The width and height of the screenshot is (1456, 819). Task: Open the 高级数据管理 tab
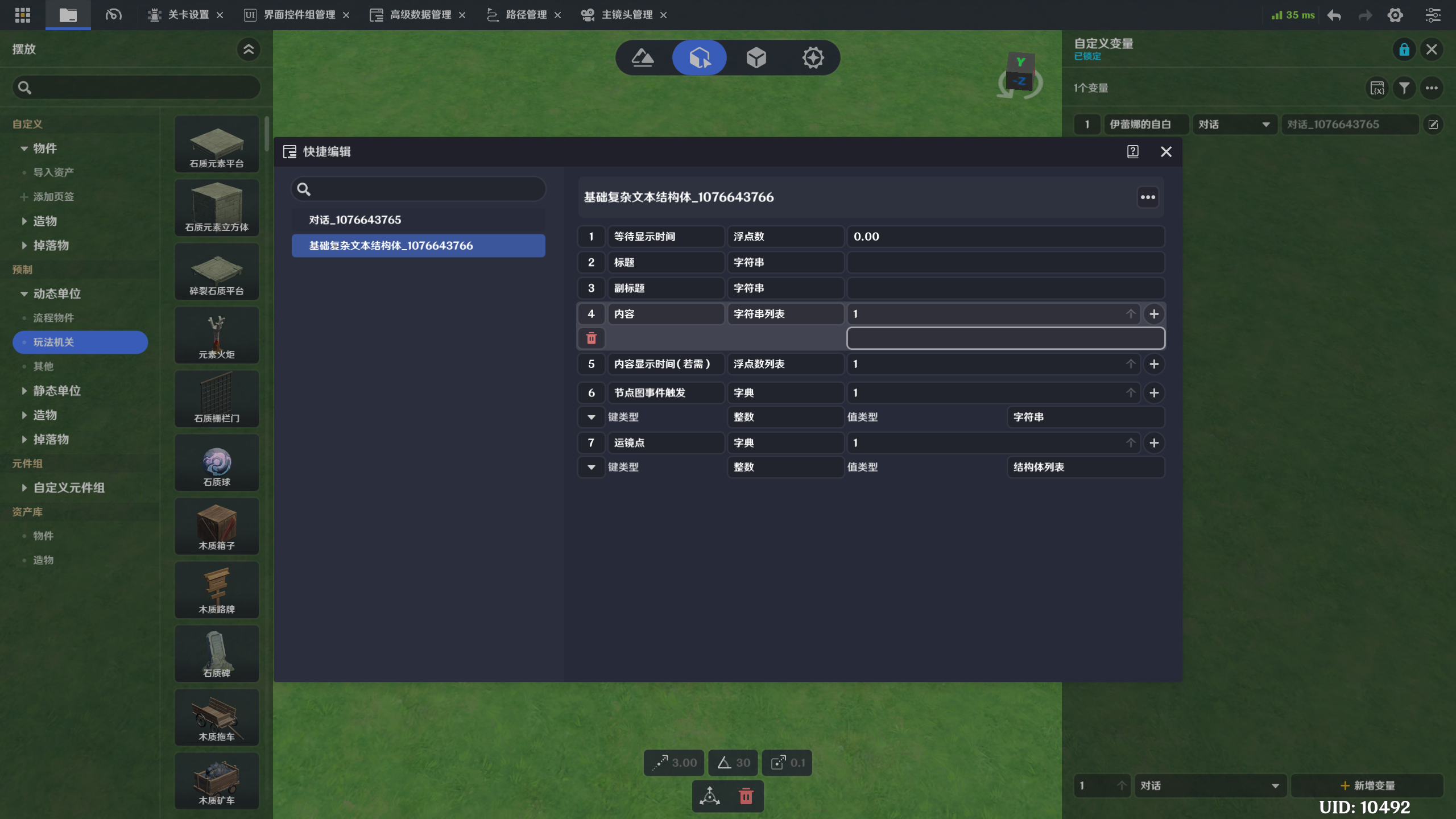(x=420, y=15)
